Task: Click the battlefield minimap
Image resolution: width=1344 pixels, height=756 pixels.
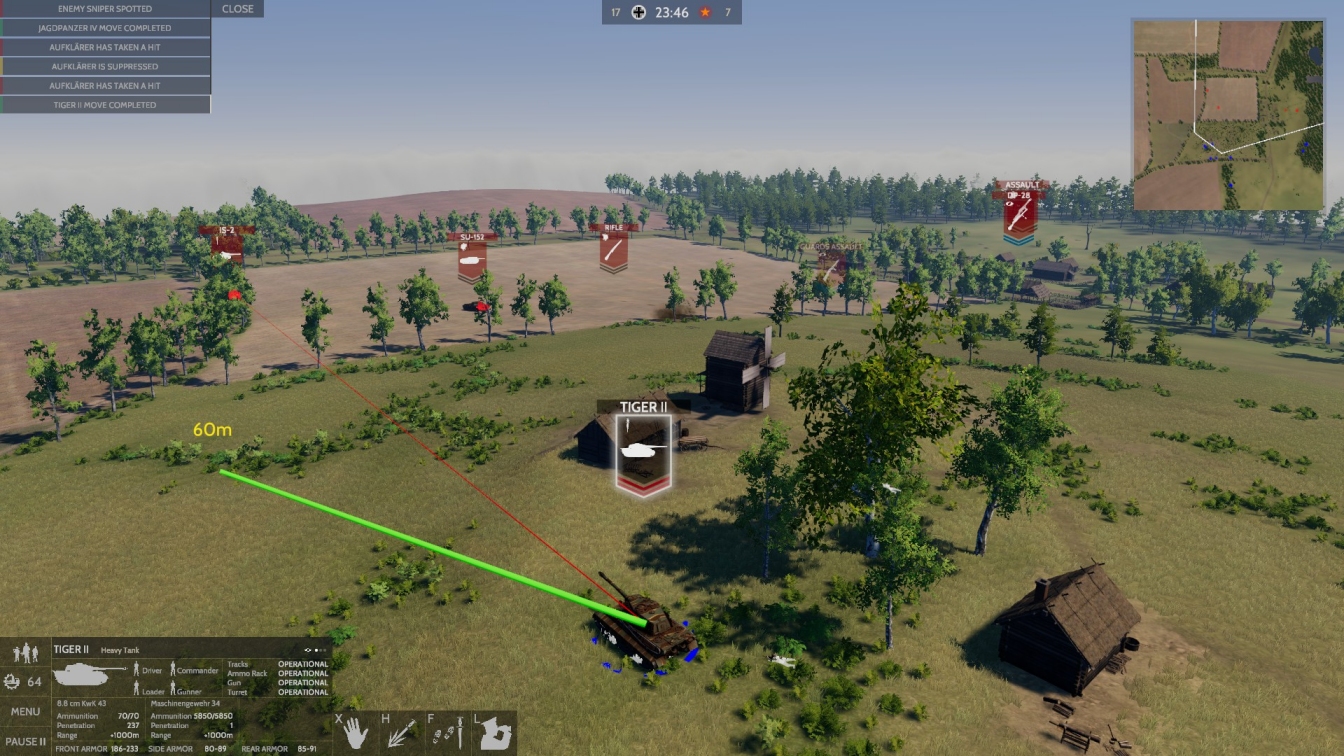Action: (x=1228, y=114)
